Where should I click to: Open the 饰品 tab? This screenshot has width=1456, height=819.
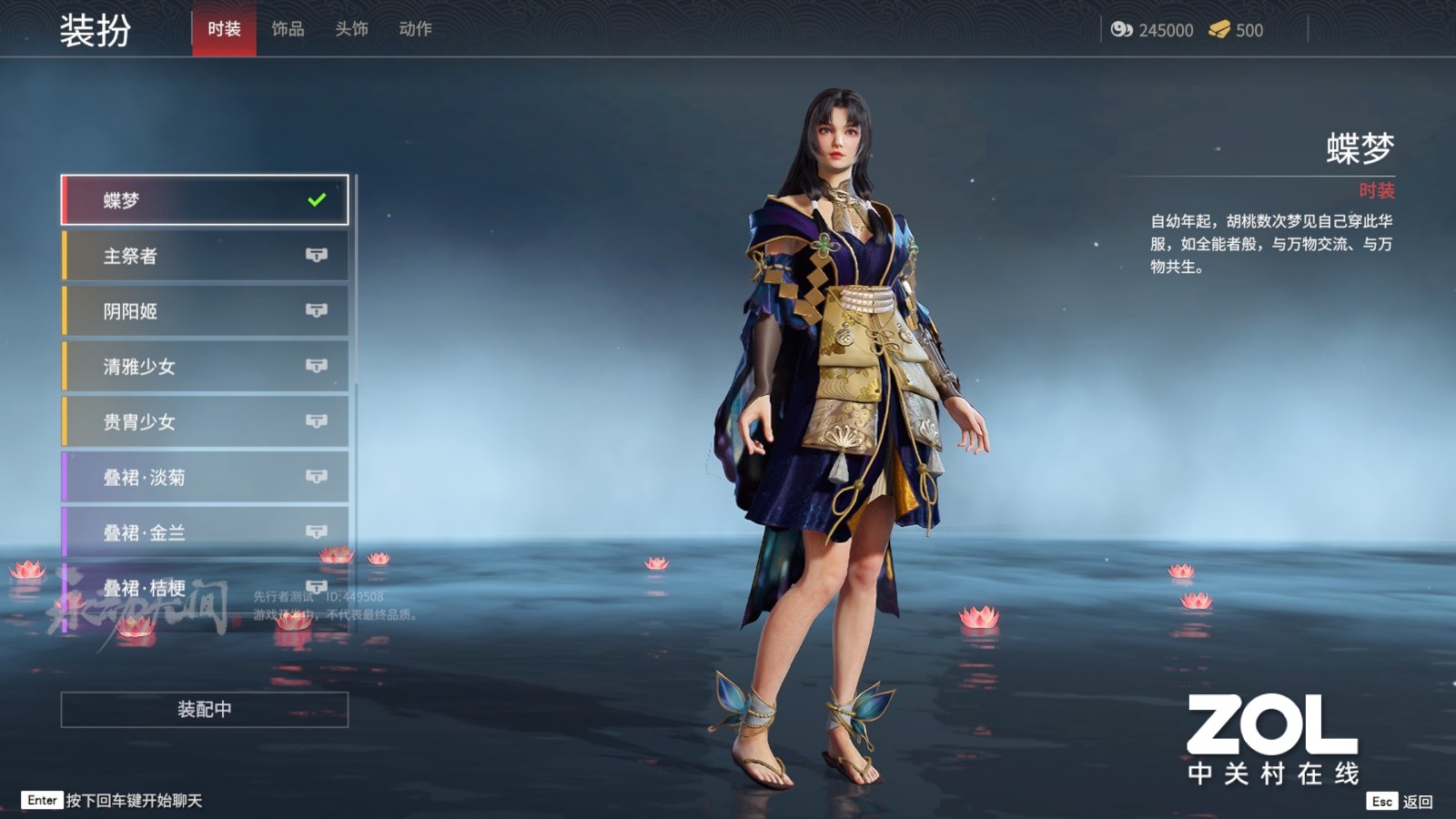click(288, 29)
